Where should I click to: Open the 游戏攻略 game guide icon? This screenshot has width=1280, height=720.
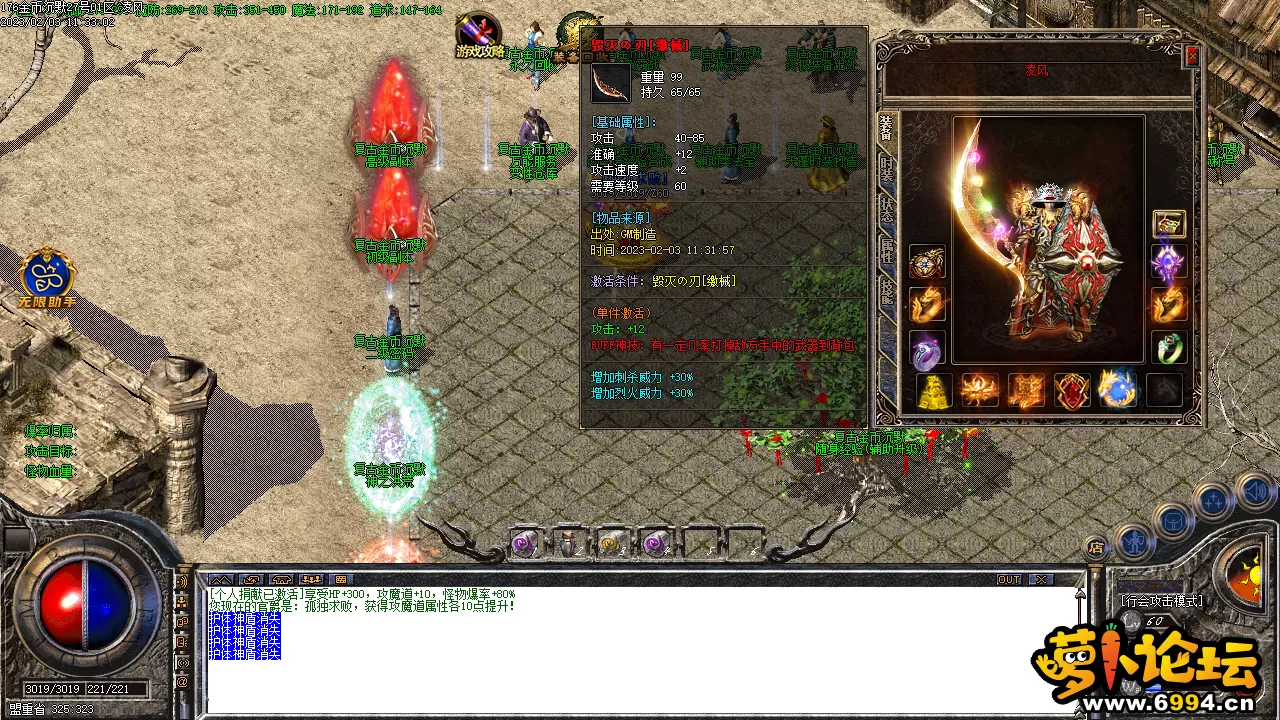pos(479,35)
